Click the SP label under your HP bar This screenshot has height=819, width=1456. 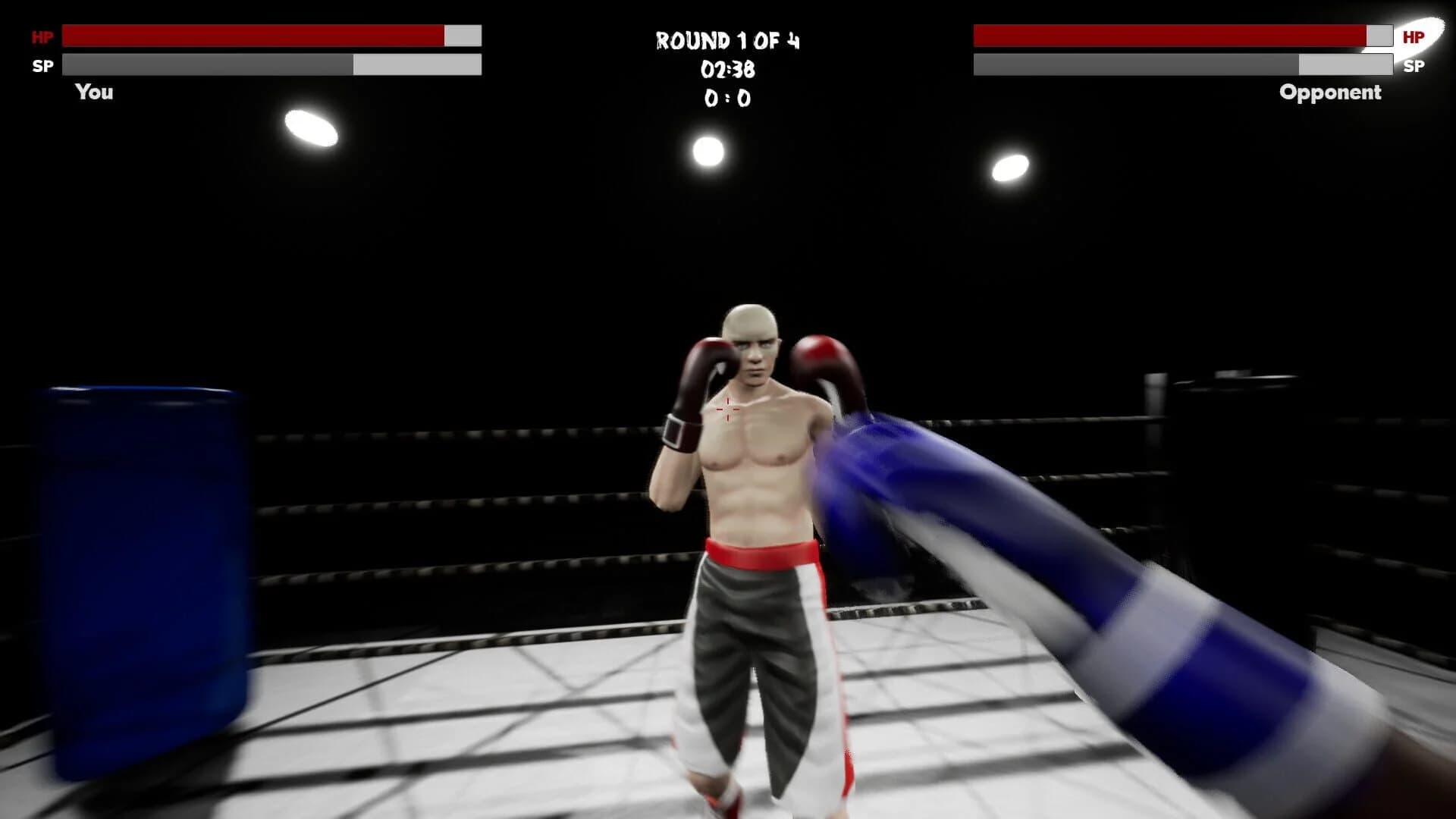point(42,65)
